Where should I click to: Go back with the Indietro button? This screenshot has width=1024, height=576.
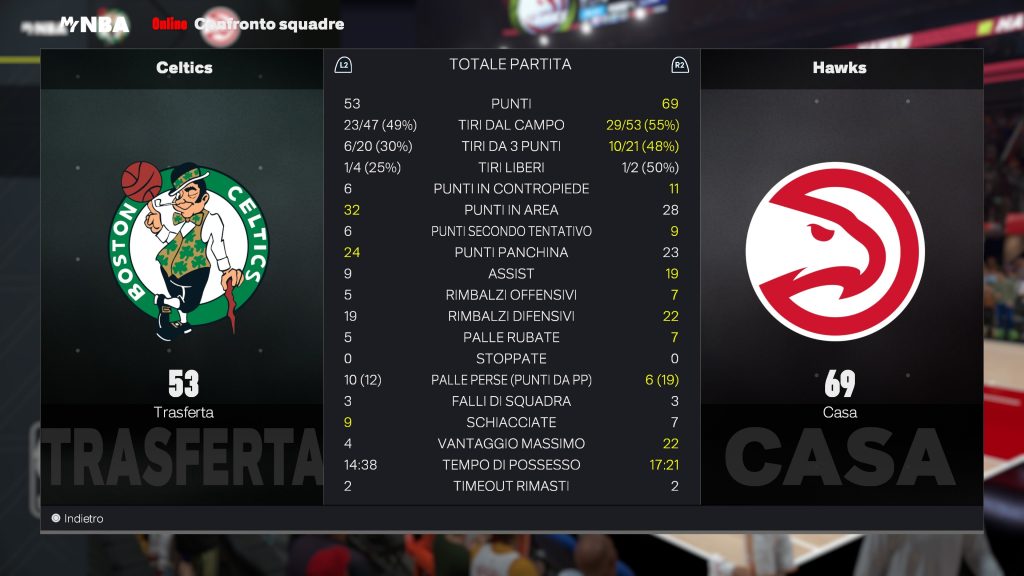click(78, 519)
